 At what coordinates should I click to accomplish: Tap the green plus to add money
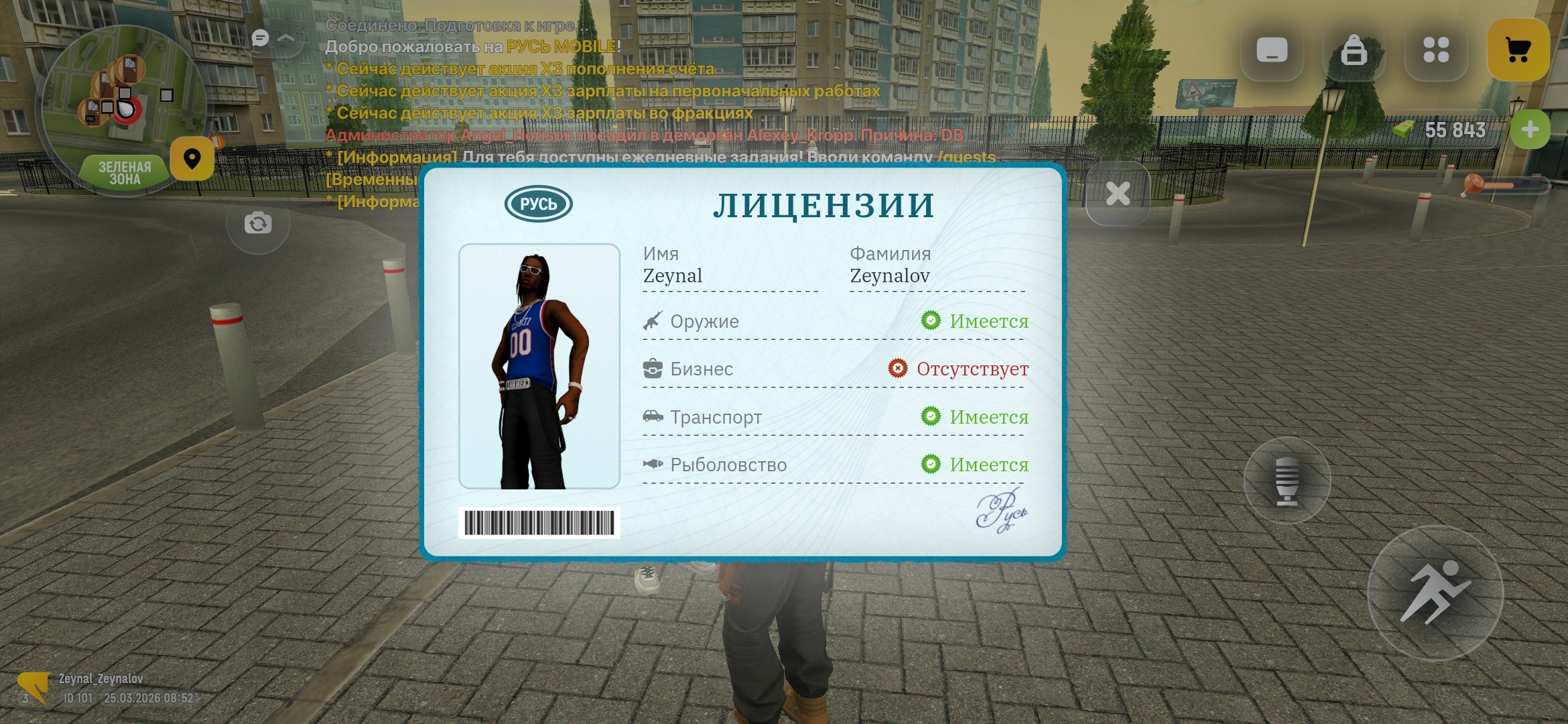click(x=1530, y=129)
